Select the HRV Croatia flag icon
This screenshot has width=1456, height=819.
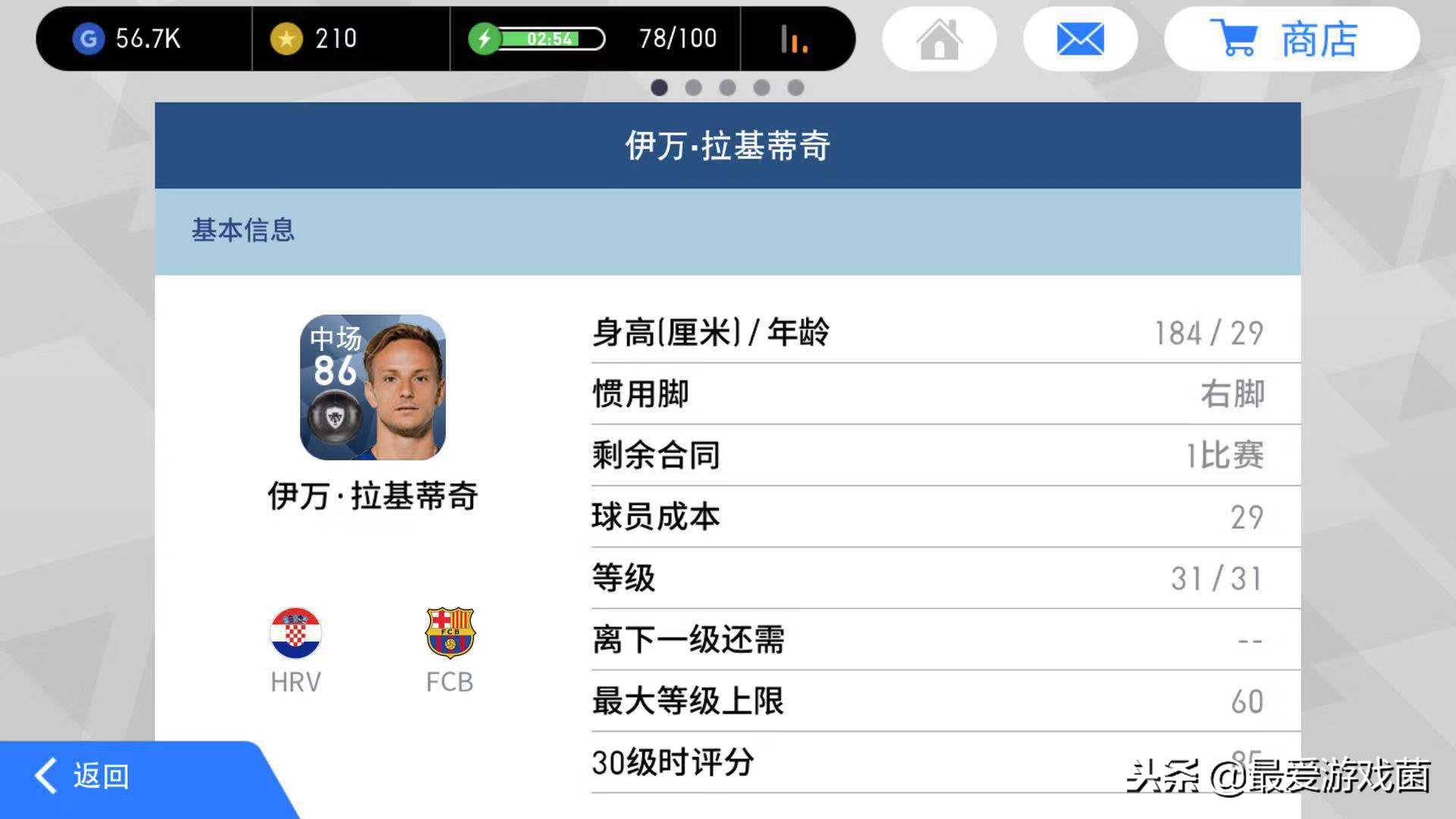click(296, 632)
